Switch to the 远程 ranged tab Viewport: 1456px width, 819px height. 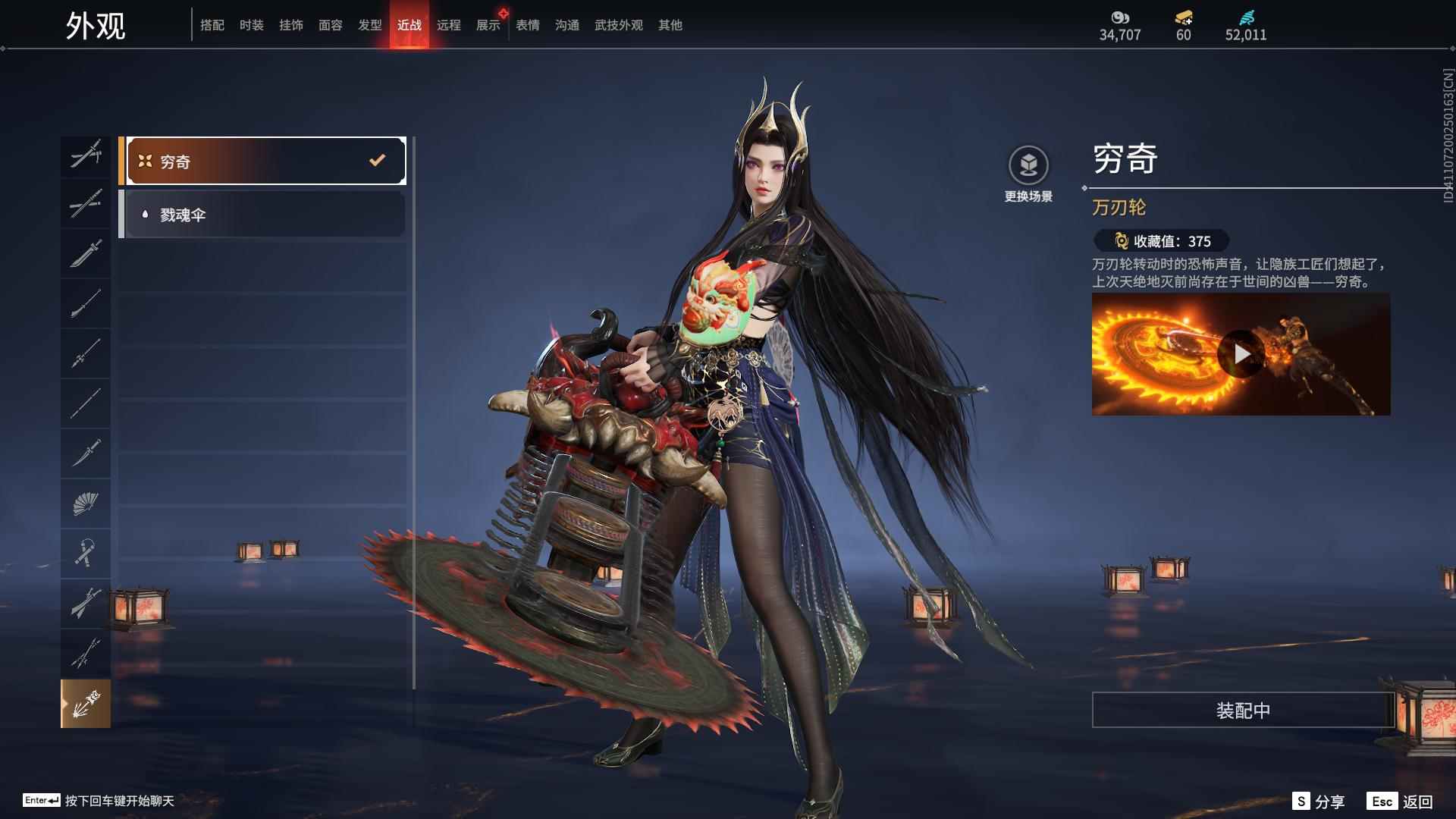click(x=449, y=25)
